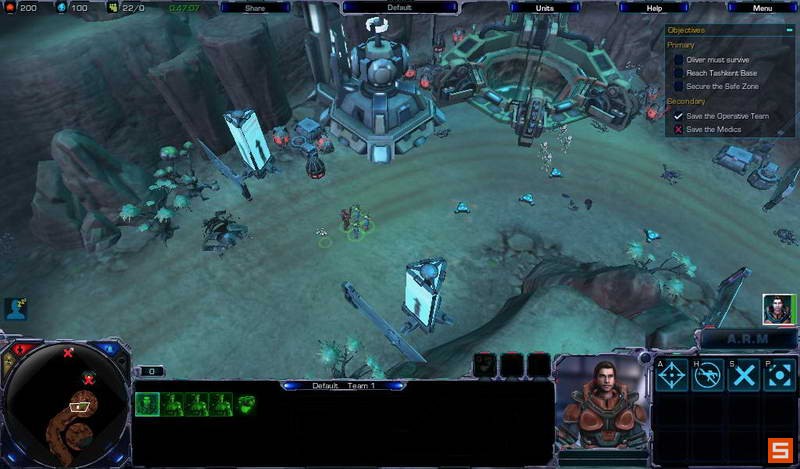The image size is (800, 469).
Task: Click on the circular minimap
Action: tap(67, 402)
